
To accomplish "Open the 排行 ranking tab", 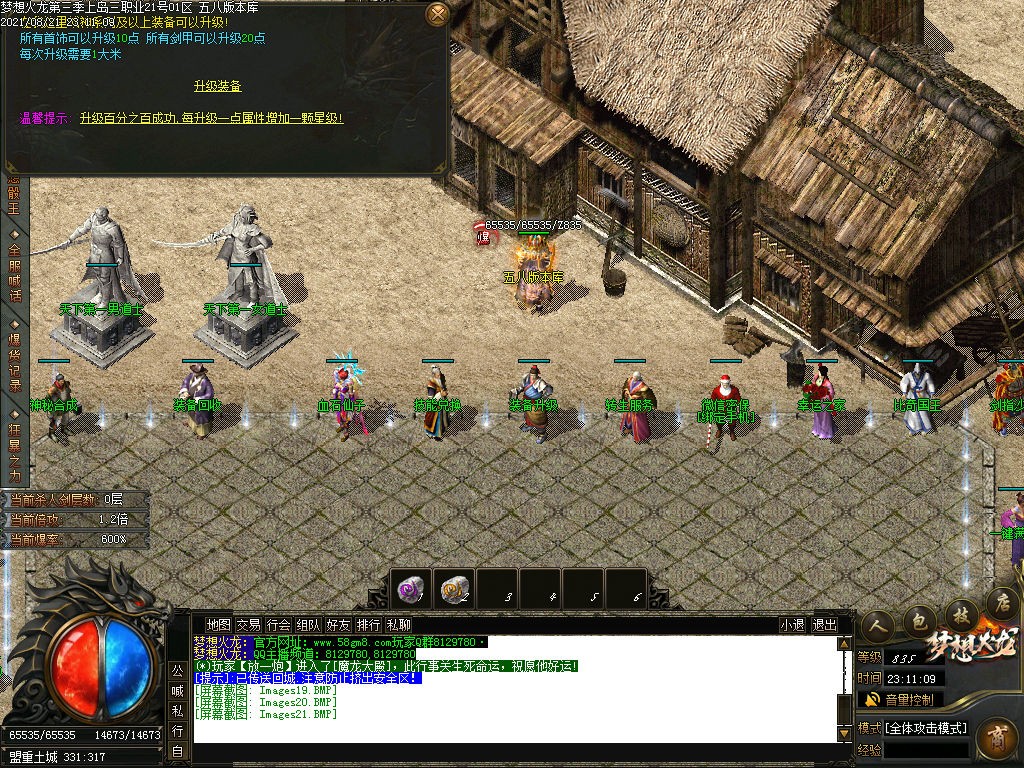I will click(368, 625).
